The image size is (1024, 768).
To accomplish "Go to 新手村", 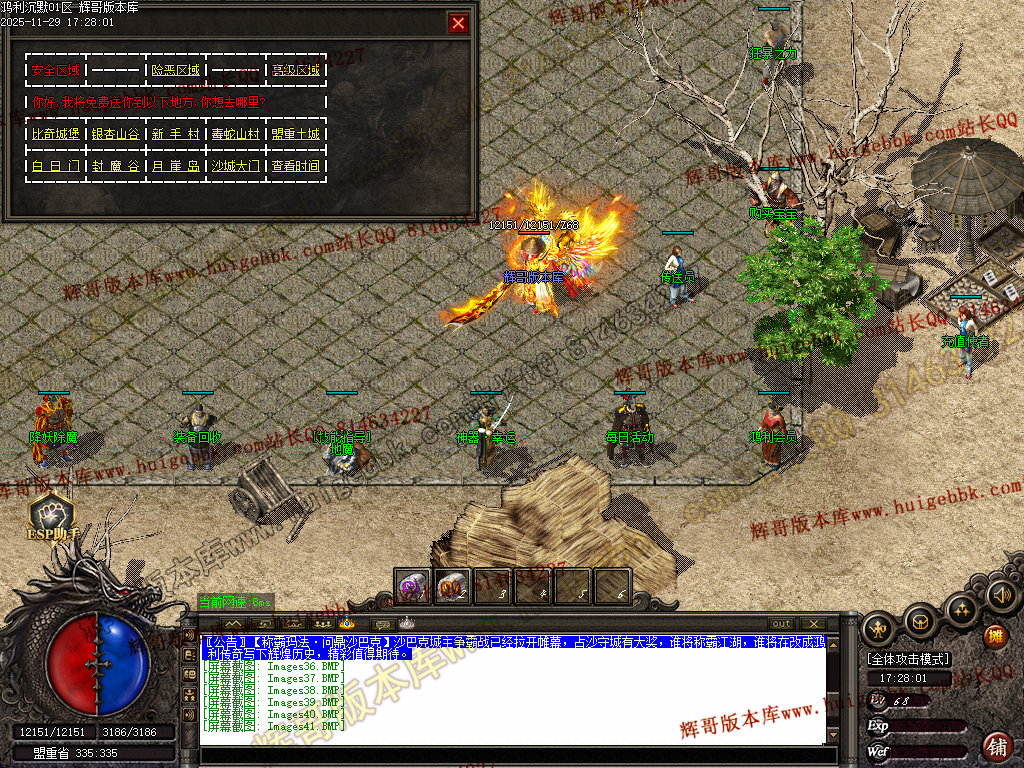I will point(175,134).
